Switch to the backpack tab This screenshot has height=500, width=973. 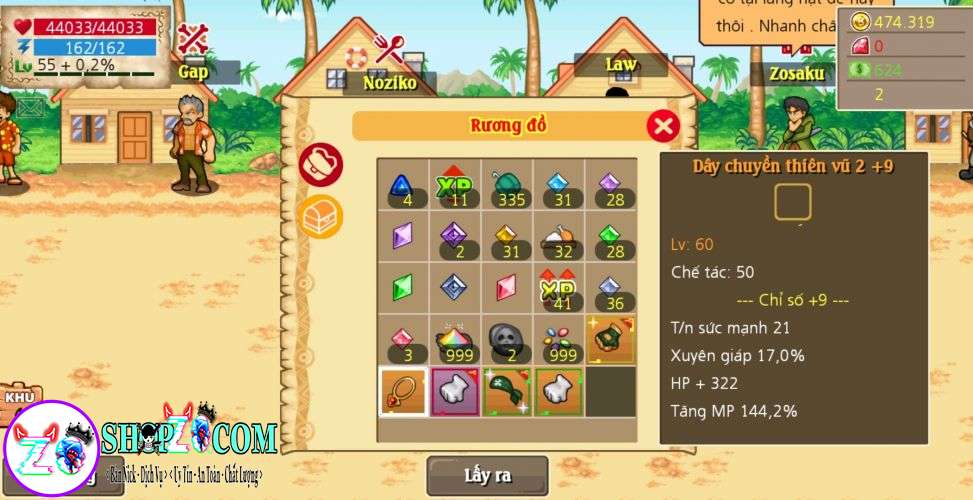[x=321, y=165]
